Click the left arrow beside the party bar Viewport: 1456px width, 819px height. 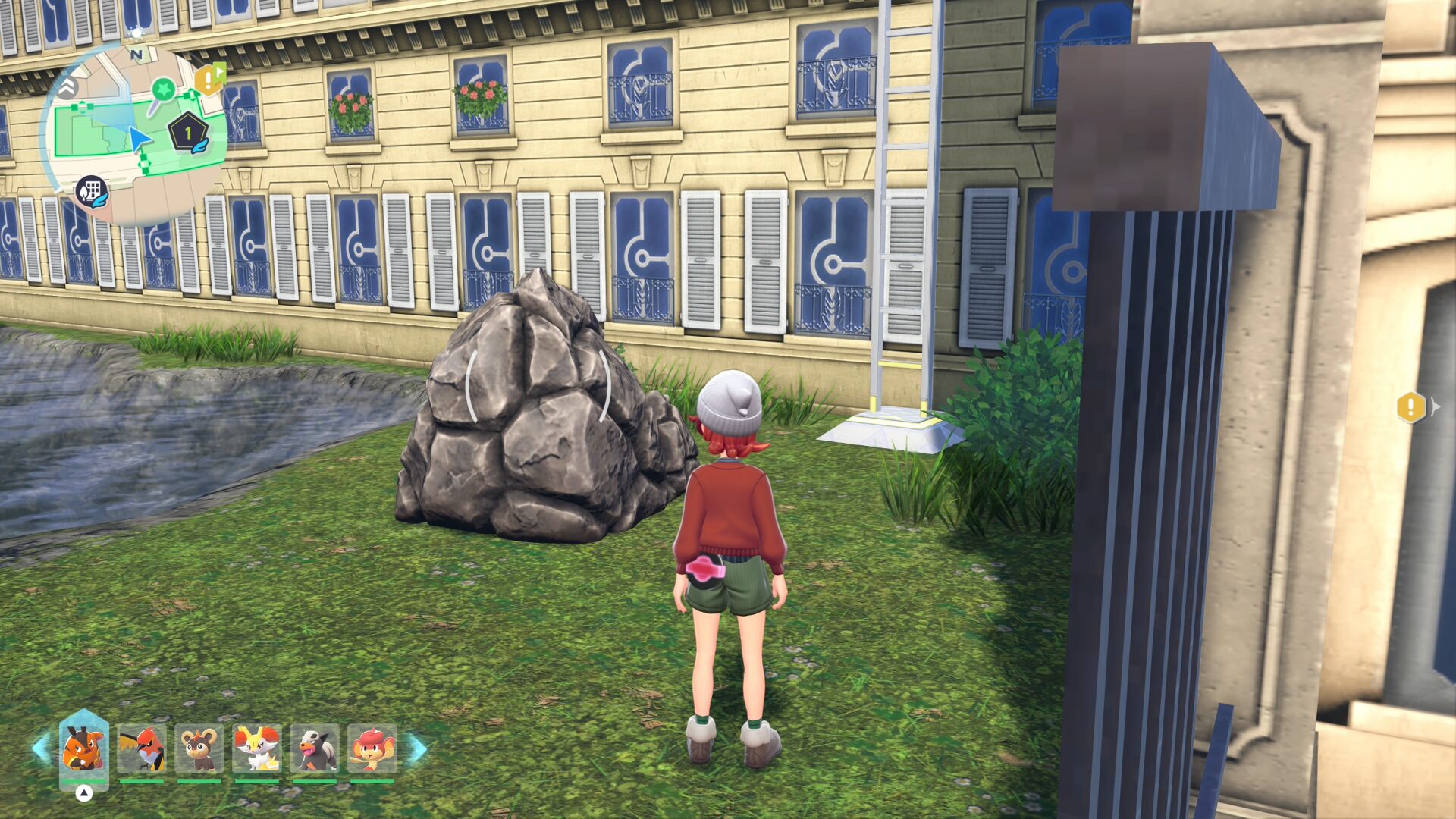[x=41, y=748]
